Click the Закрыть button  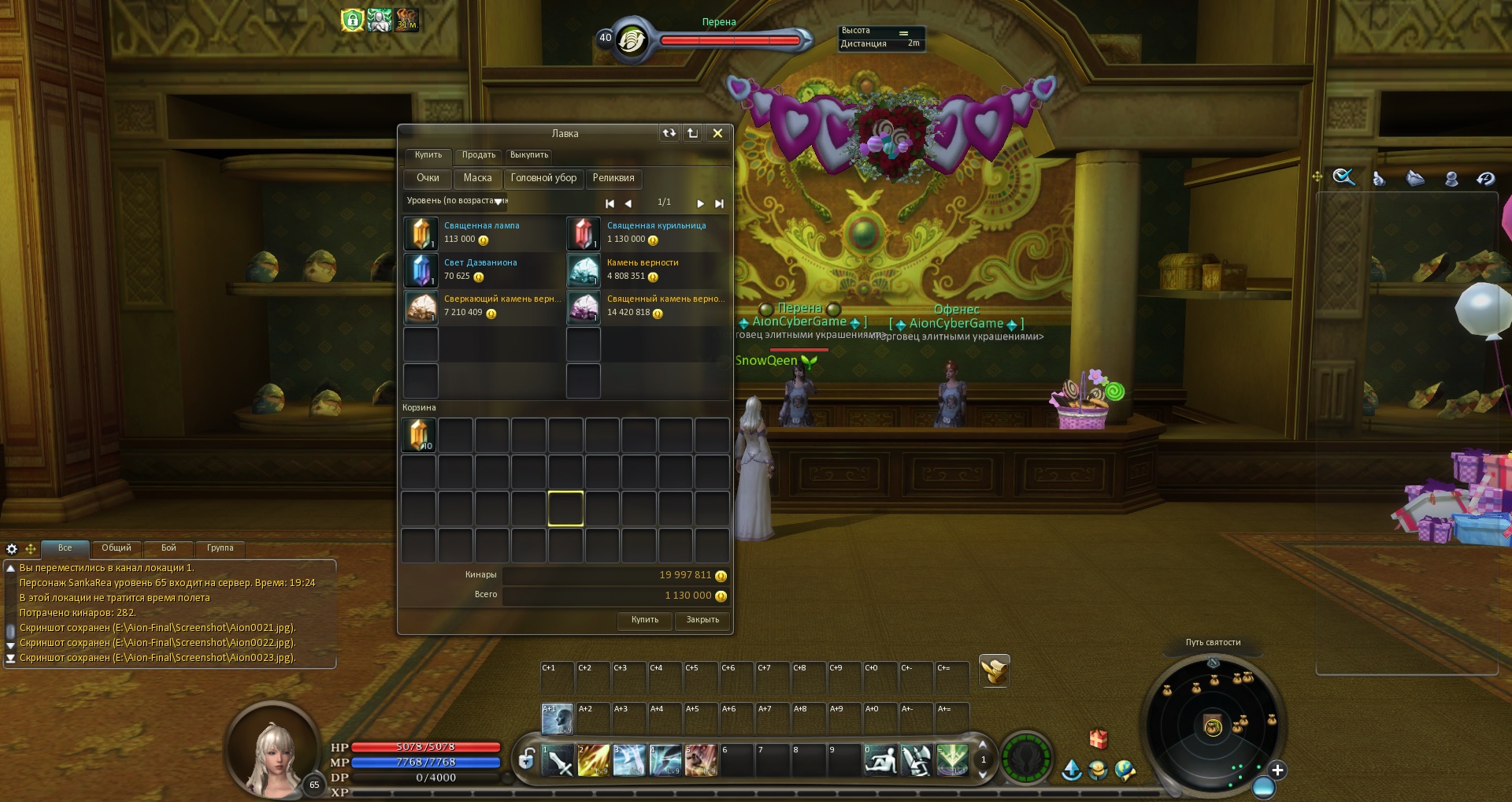pyautogui.click(x=702, y=620)
